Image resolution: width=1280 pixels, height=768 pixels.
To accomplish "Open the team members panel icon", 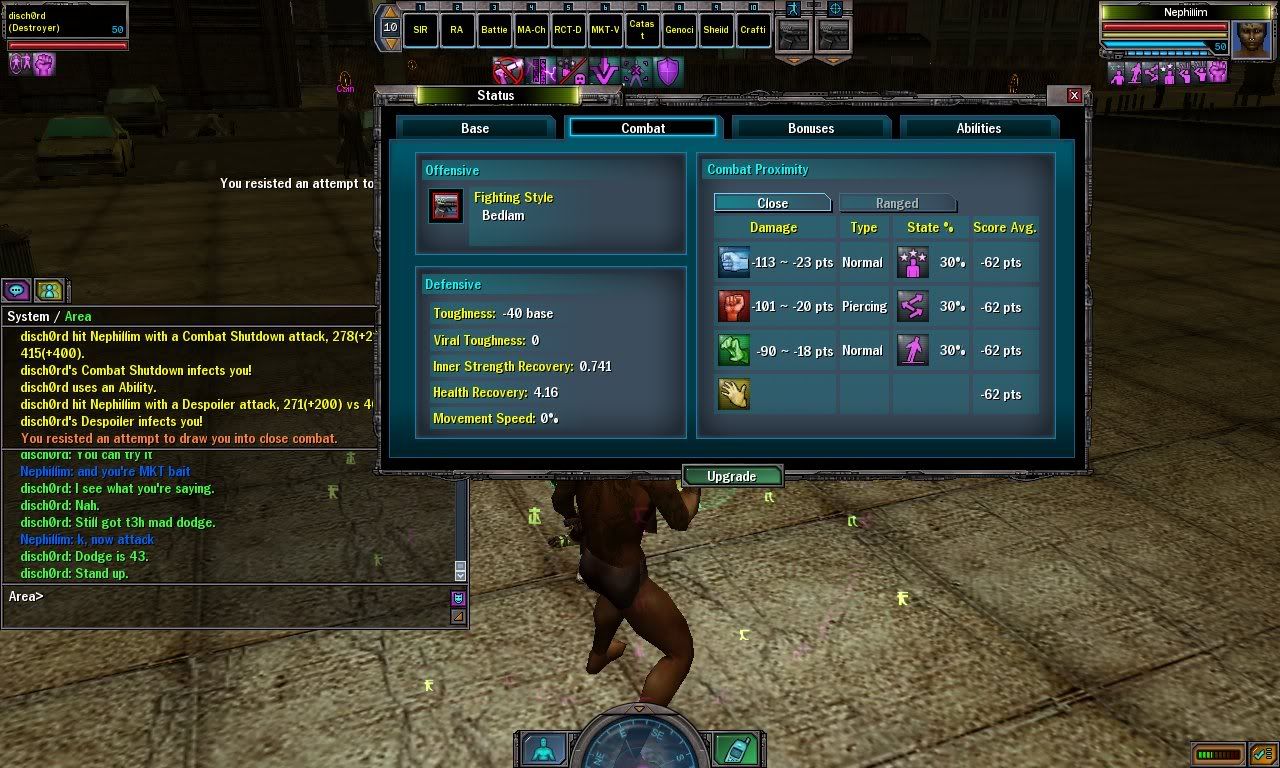I will tap(49, 290).
